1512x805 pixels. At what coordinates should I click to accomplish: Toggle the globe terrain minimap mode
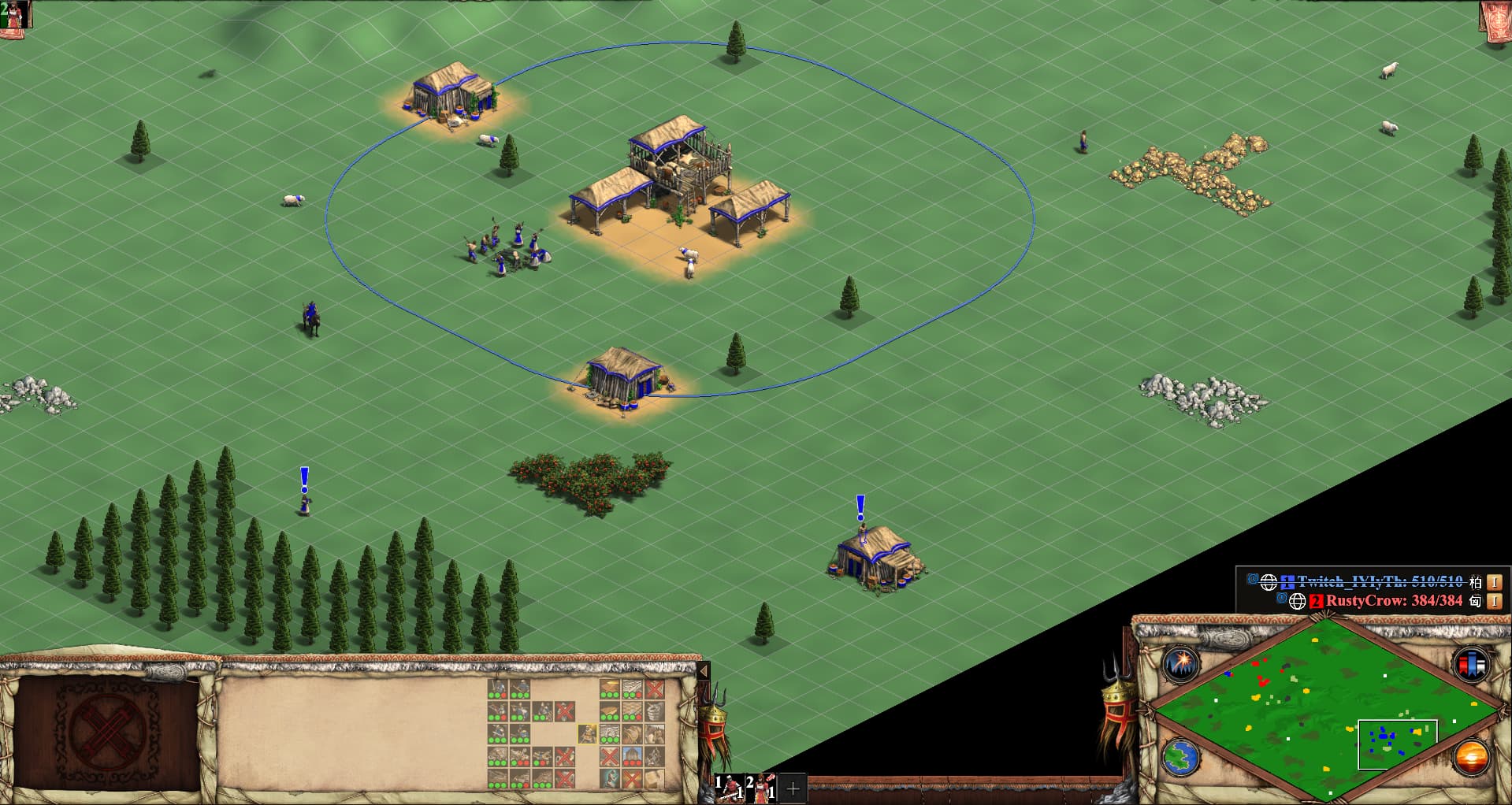[x=1181, y=758]
